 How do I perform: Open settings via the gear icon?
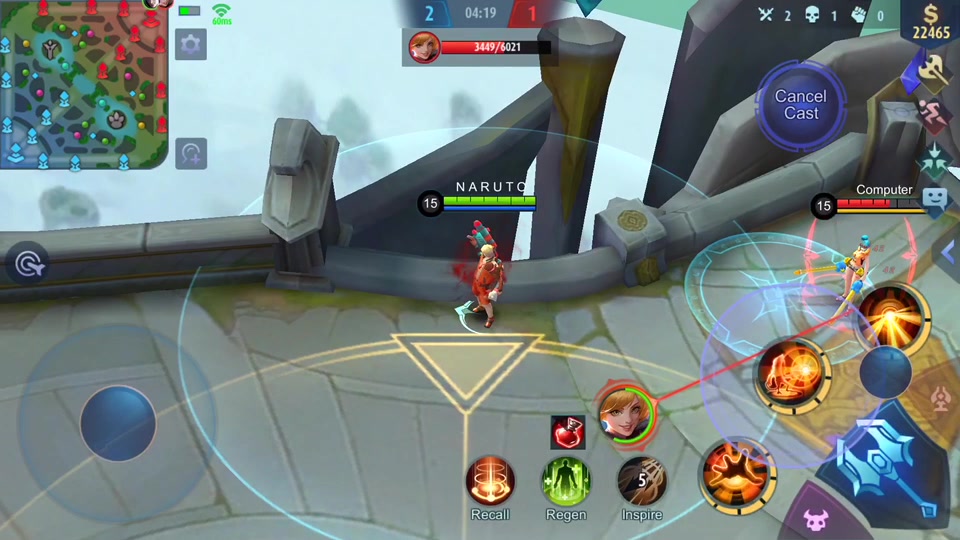pyautogui.click(x=190, y=44)
